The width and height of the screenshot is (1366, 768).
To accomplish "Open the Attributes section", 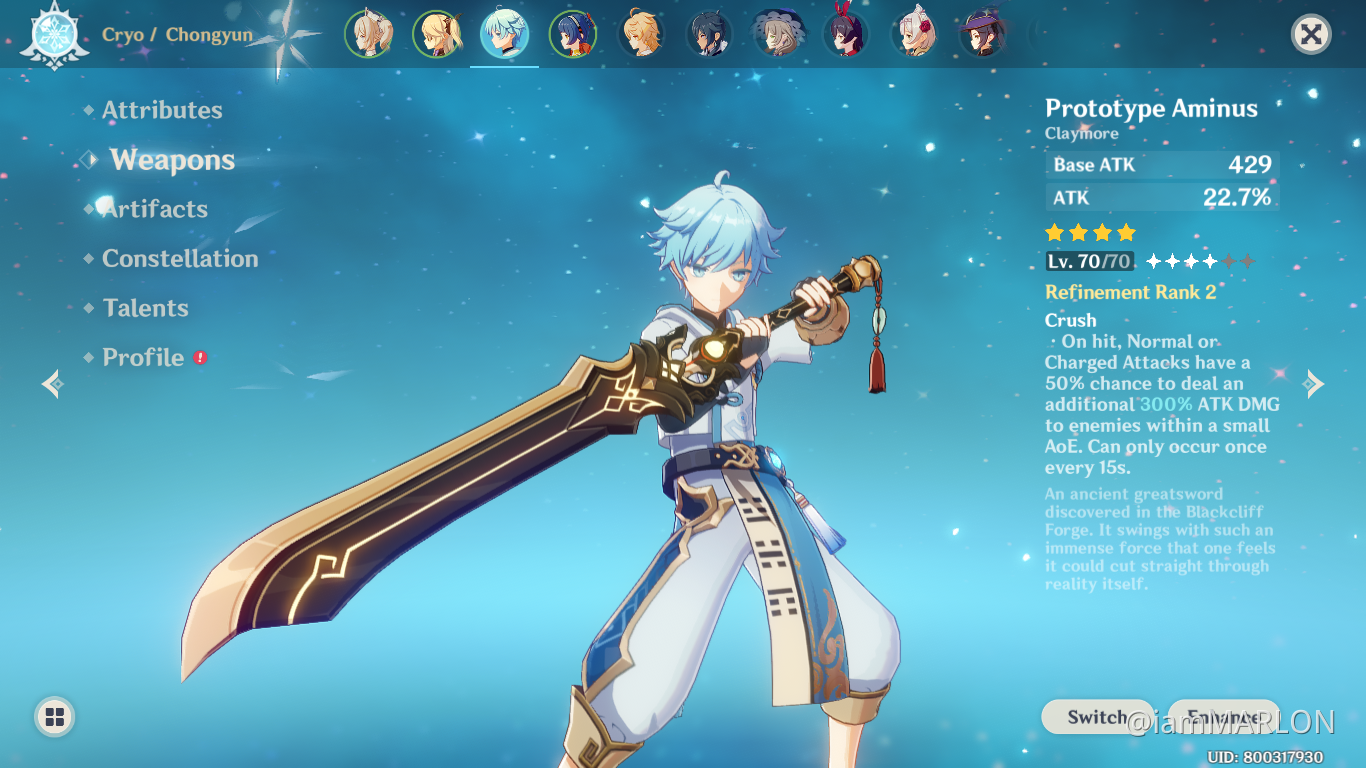I will pyautogui.click(x=163, y=110).
